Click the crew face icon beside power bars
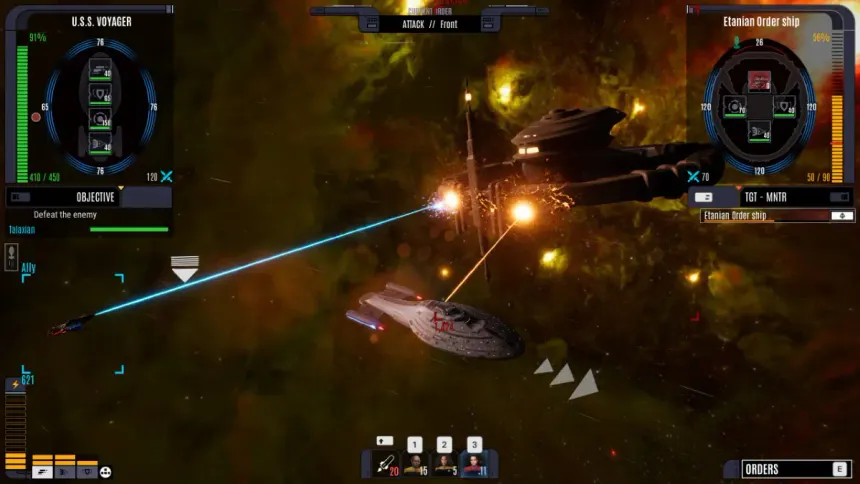 pyautogui.click(x=106, y=472)
